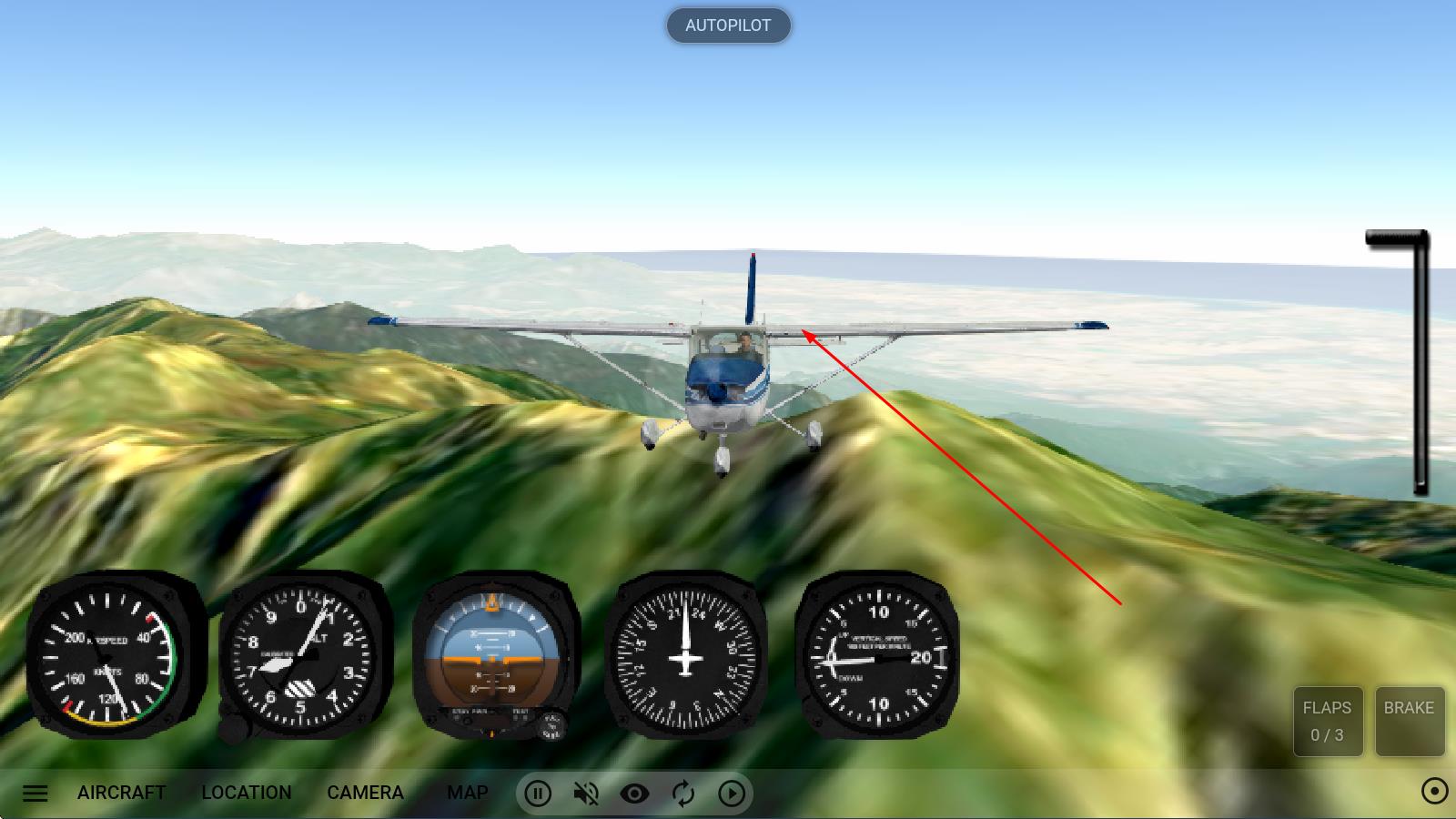Open the hamburger menu
Viewport: 1456px width, 819px height.
pyautogui.click(x=35, y=793)
